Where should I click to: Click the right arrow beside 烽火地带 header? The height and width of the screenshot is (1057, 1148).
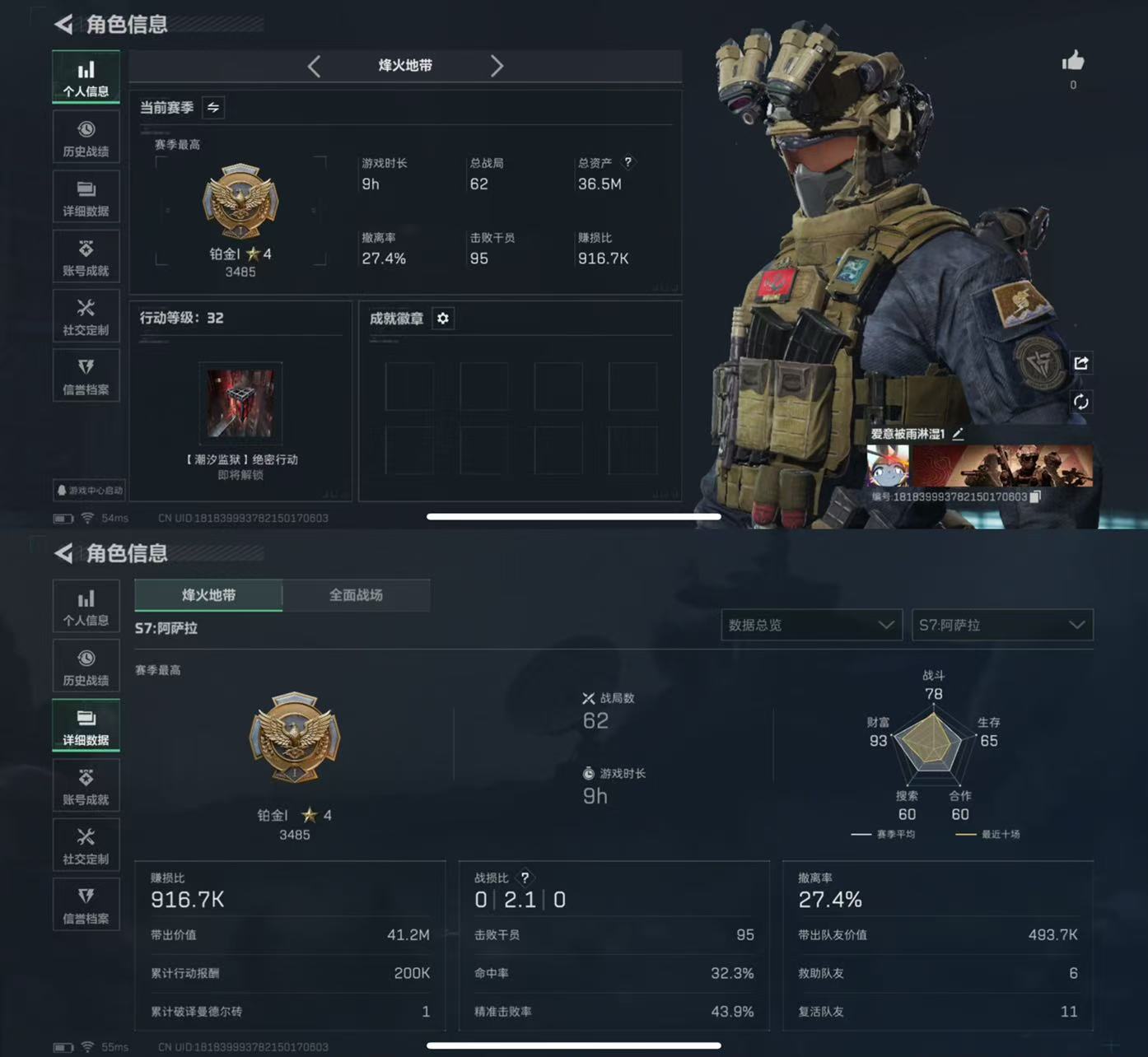(x=497, y=66)
